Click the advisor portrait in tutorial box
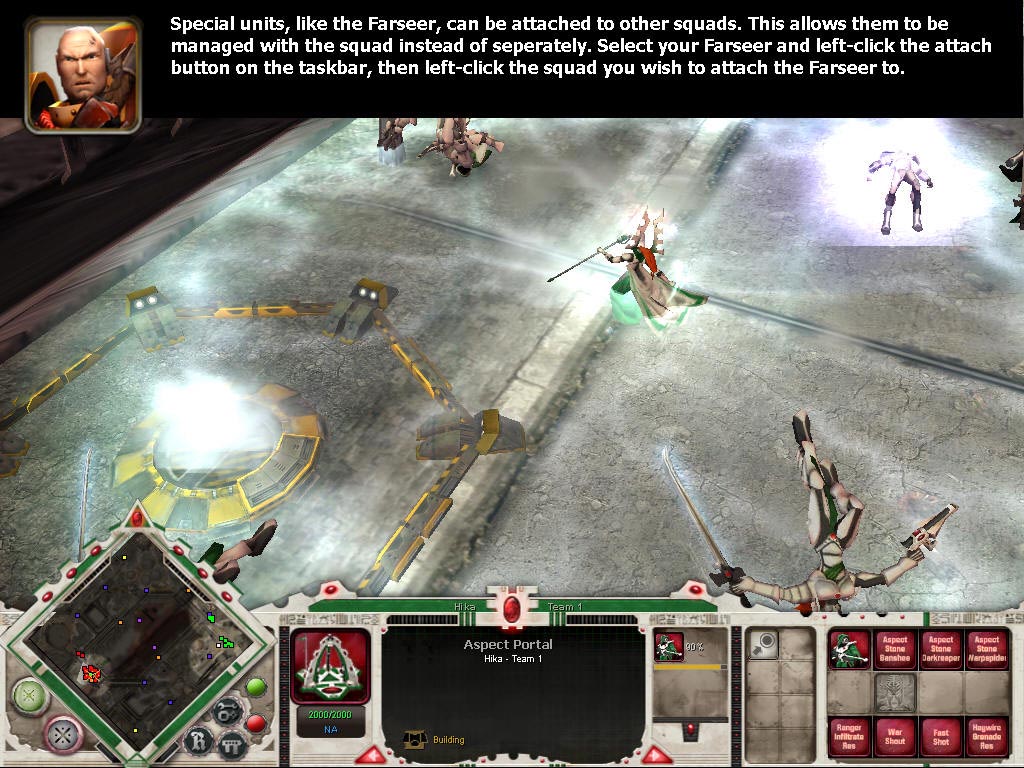1024x768 pixels. [x=84, y=75]
